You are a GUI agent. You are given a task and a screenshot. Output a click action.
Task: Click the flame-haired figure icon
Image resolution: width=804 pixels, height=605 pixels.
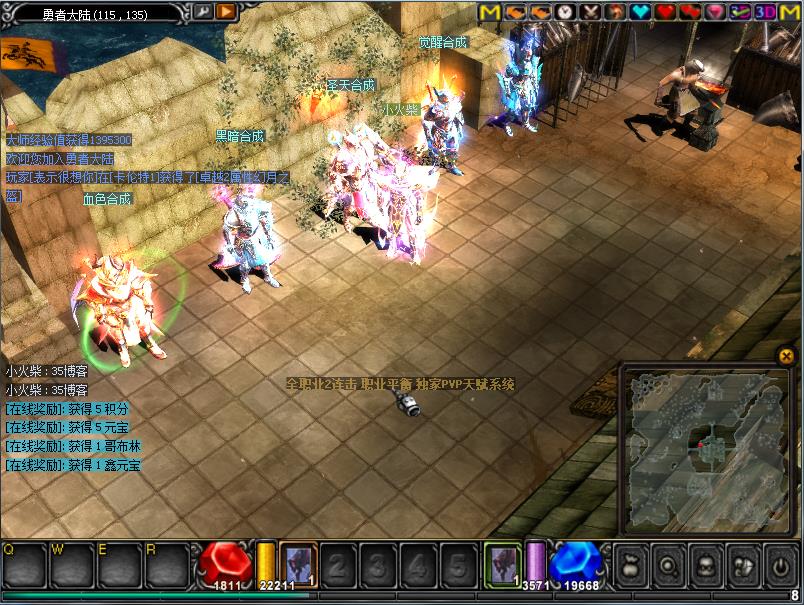pos(615,12)
